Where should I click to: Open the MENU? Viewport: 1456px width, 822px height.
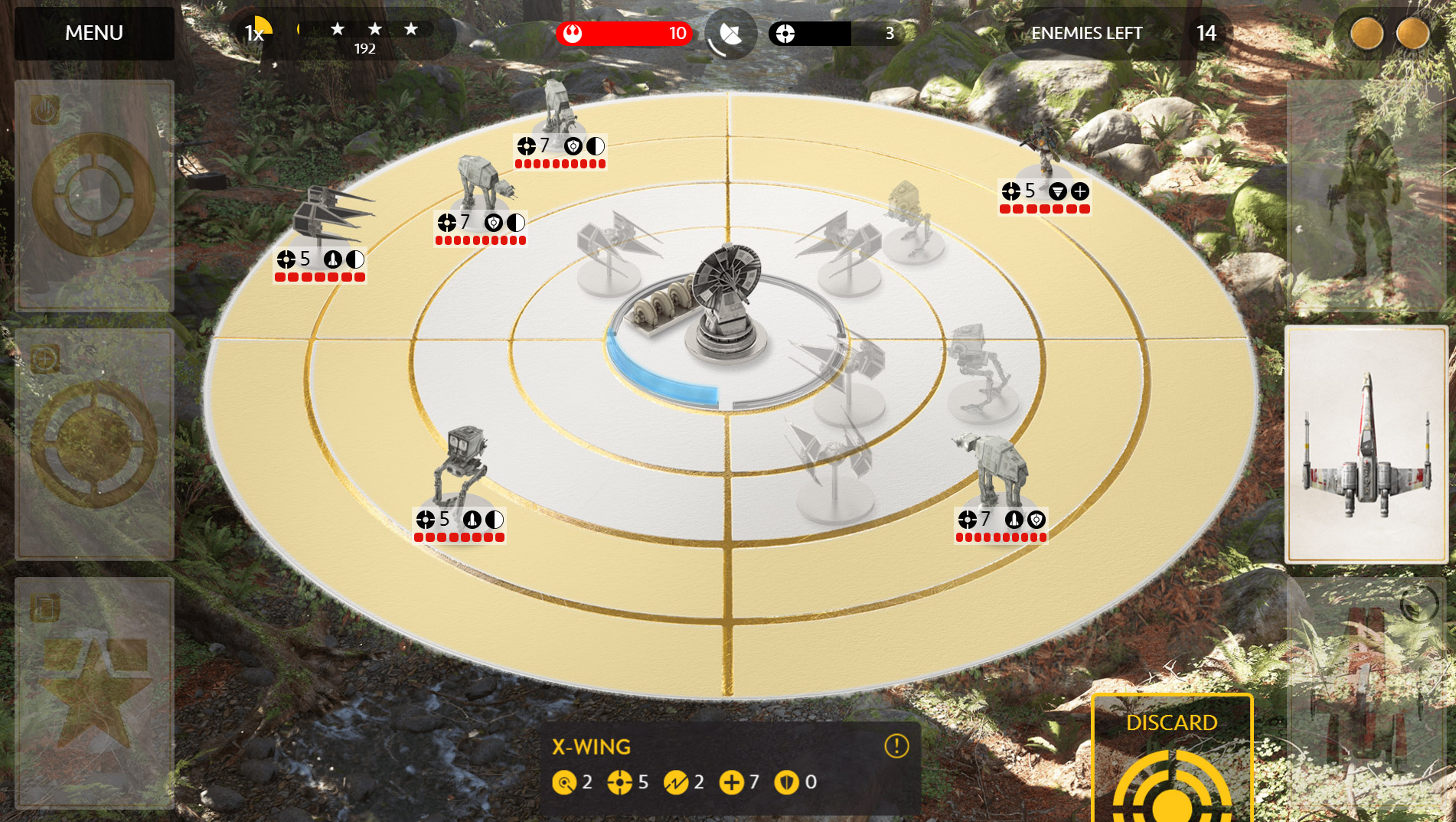93,33
